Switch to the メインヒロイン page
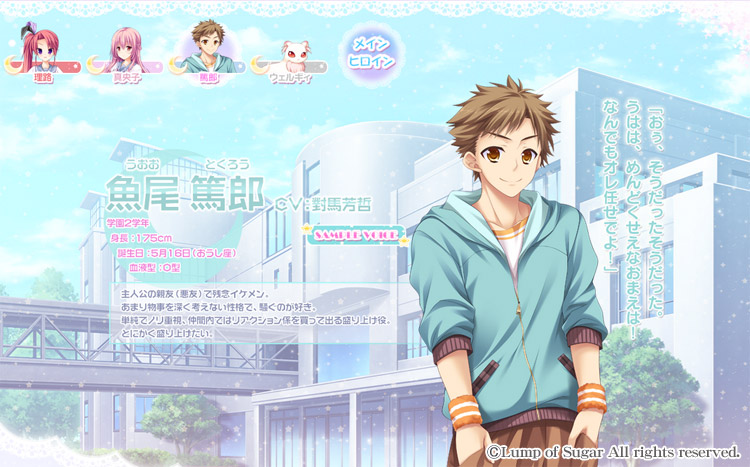Image resolution: width=750 pixels, height=467 pixels. click(x=373, y=51)
